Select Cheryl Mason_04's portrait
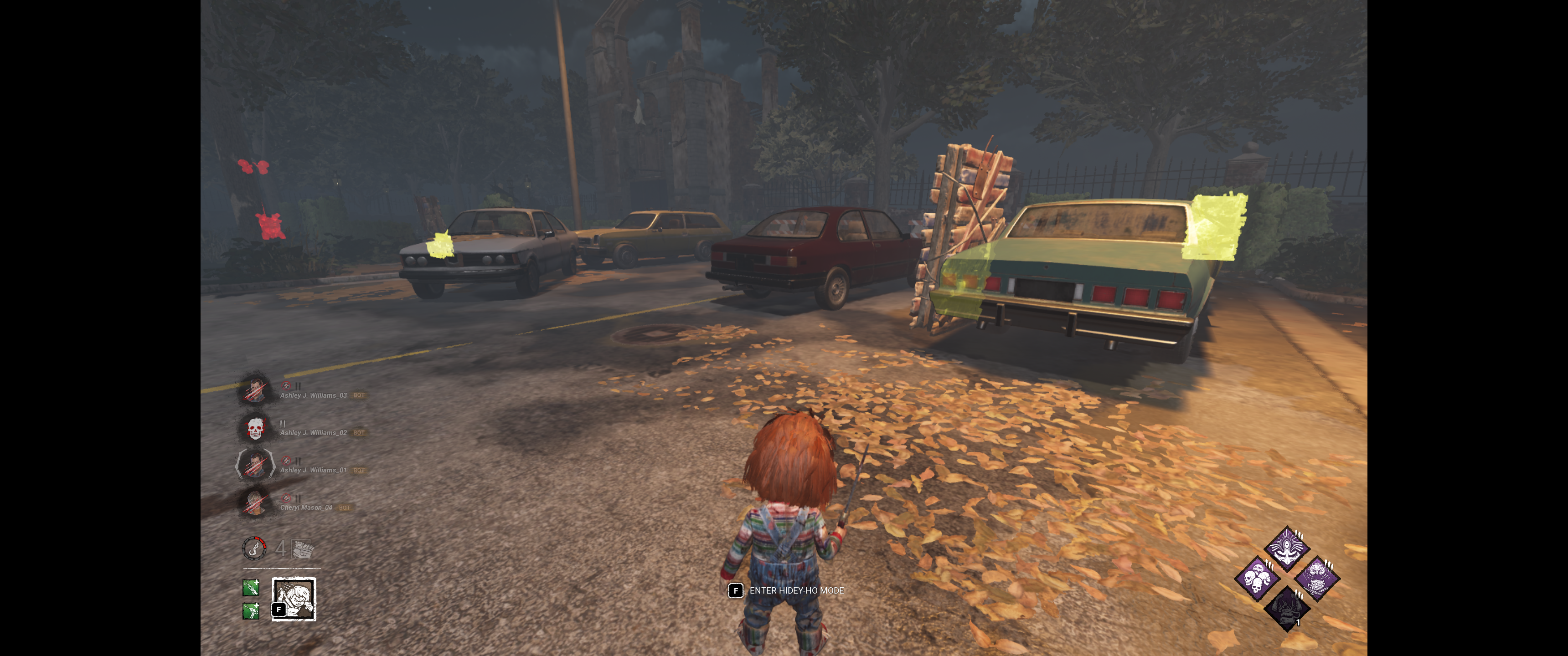Image resolution: width=1568 pixels, height=656 pixels. coord(255,502)
